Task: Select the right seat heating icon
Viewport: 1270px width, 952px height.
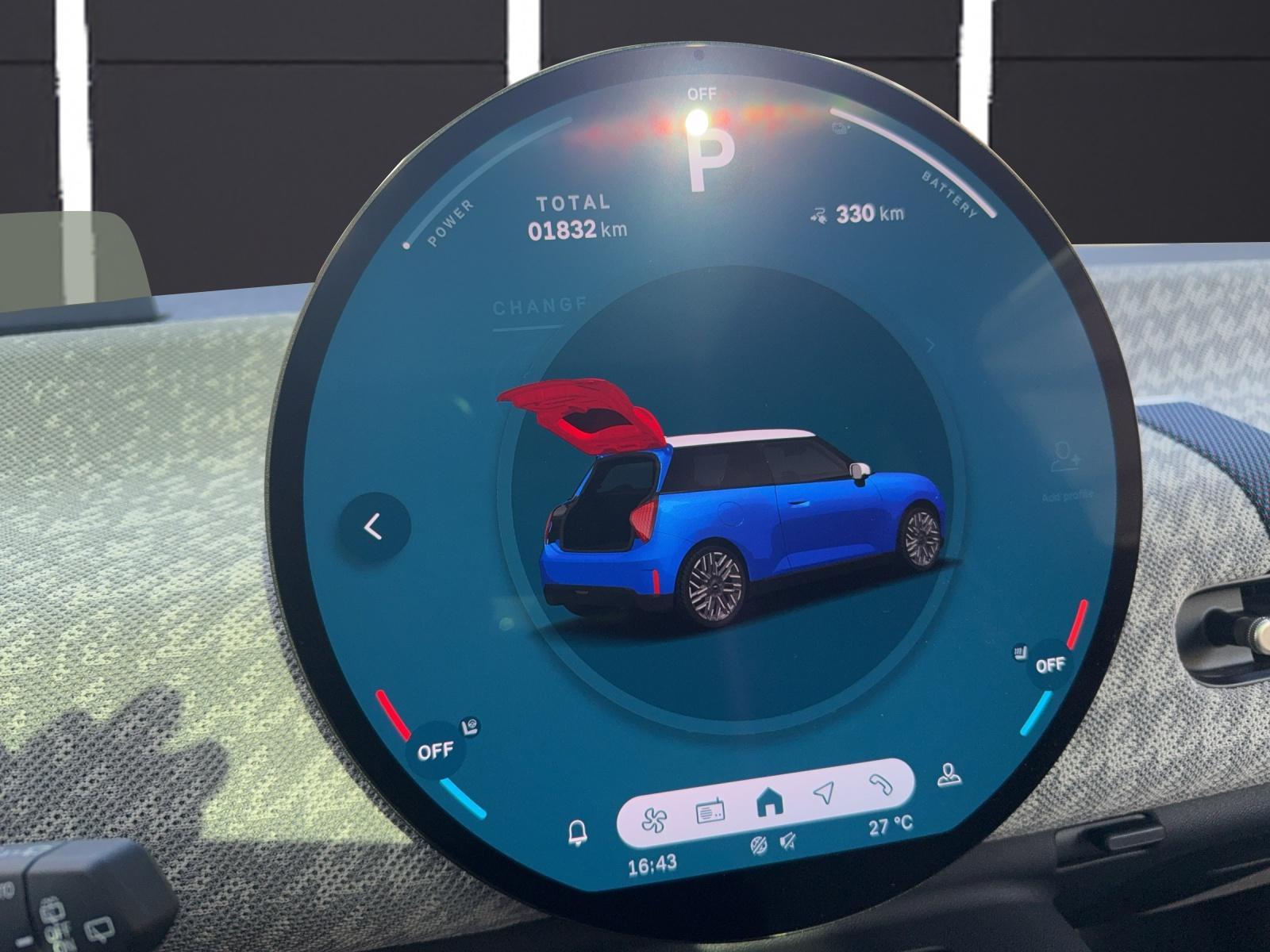Action: [1019, 654]
